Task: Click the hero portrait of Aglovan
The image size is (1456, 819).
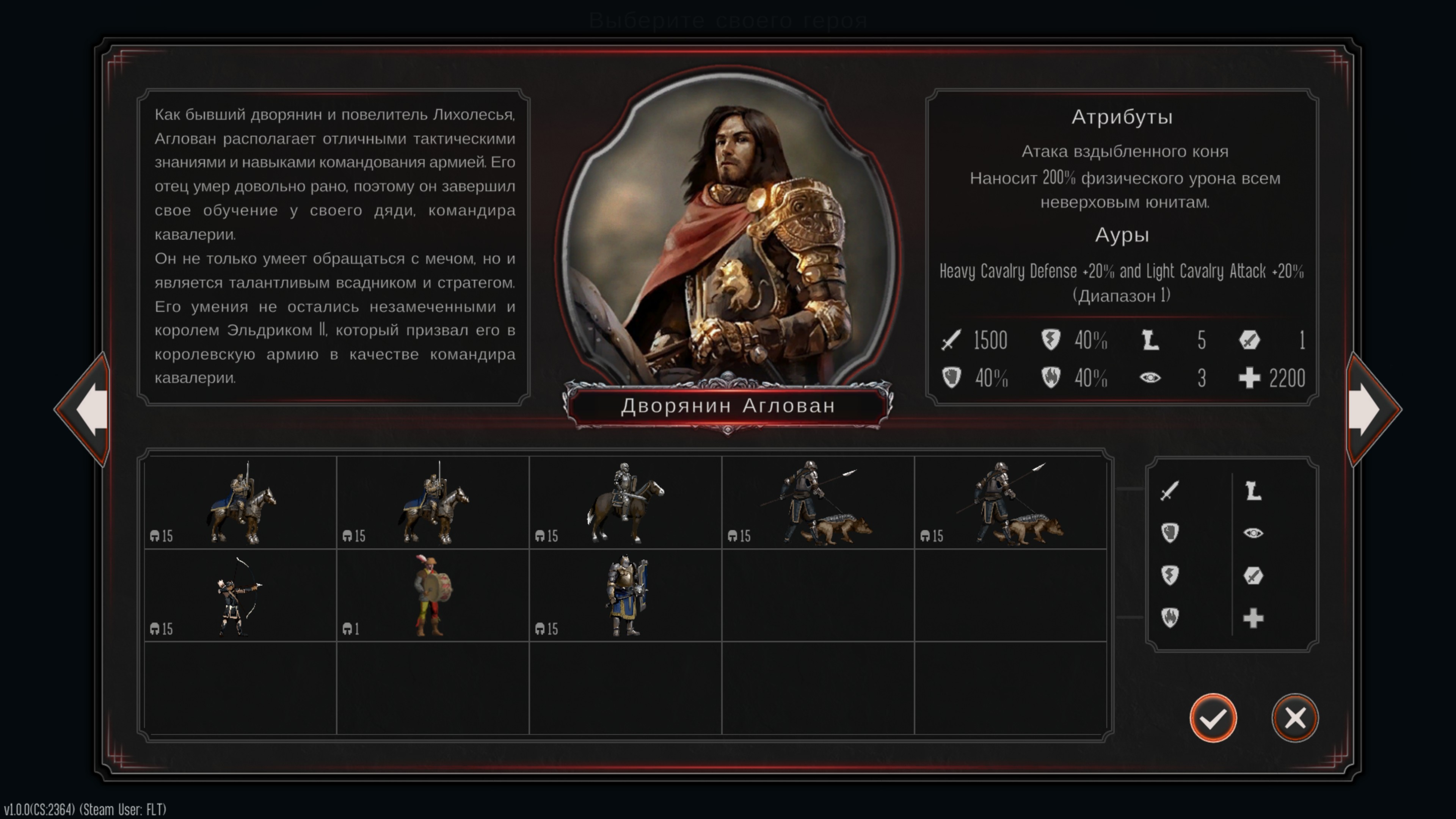Action: (728, 237)
